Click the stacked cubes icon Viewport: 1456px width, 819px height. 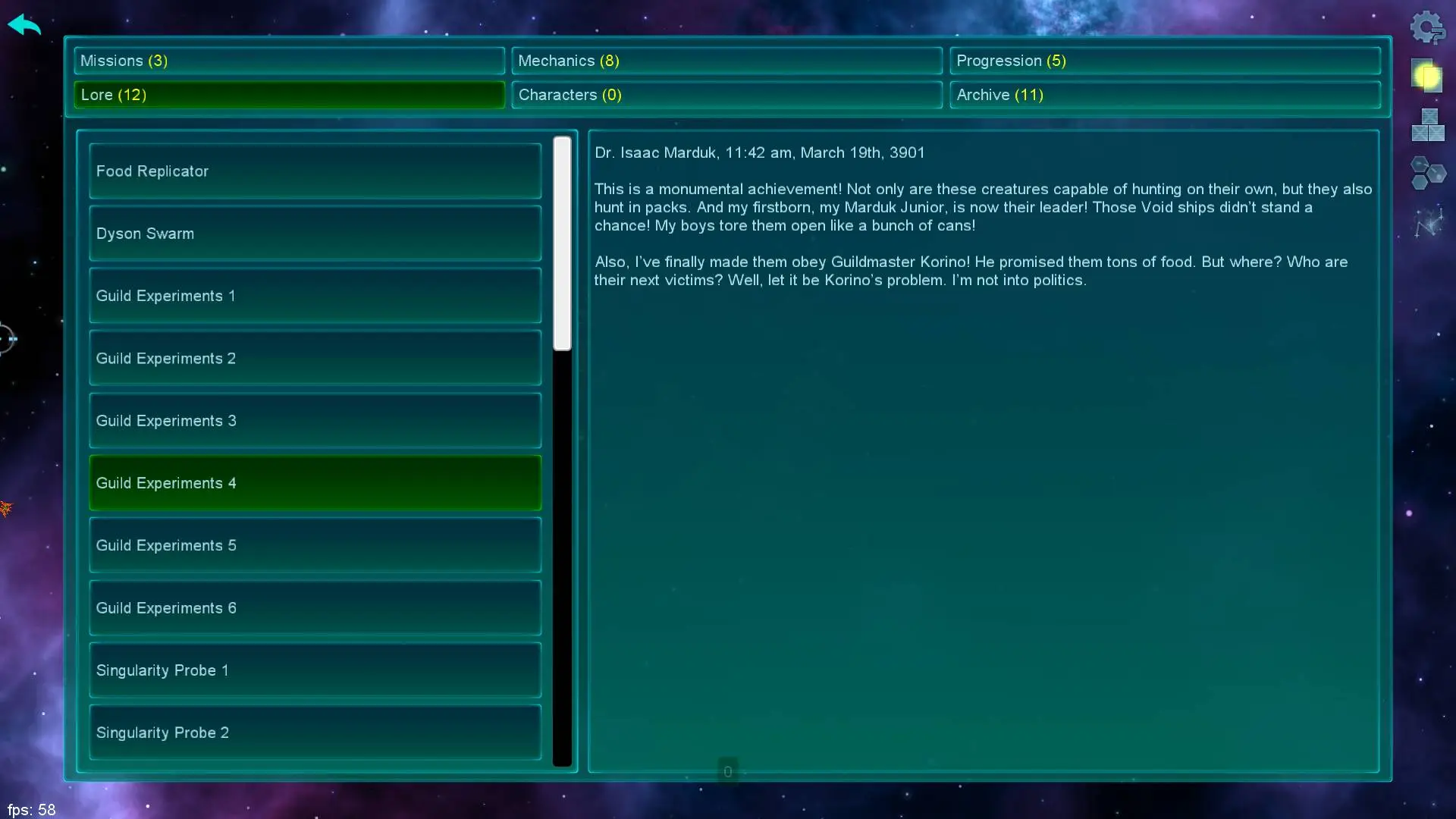coord(1428,125)
